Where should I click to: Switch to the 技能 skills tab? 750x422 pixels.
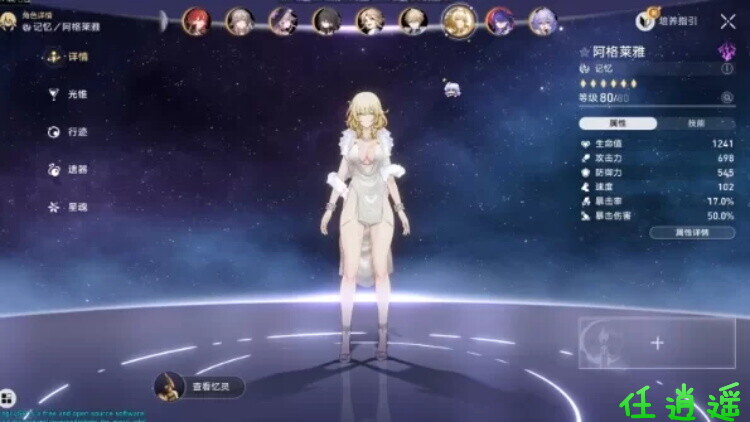[696, 123]
